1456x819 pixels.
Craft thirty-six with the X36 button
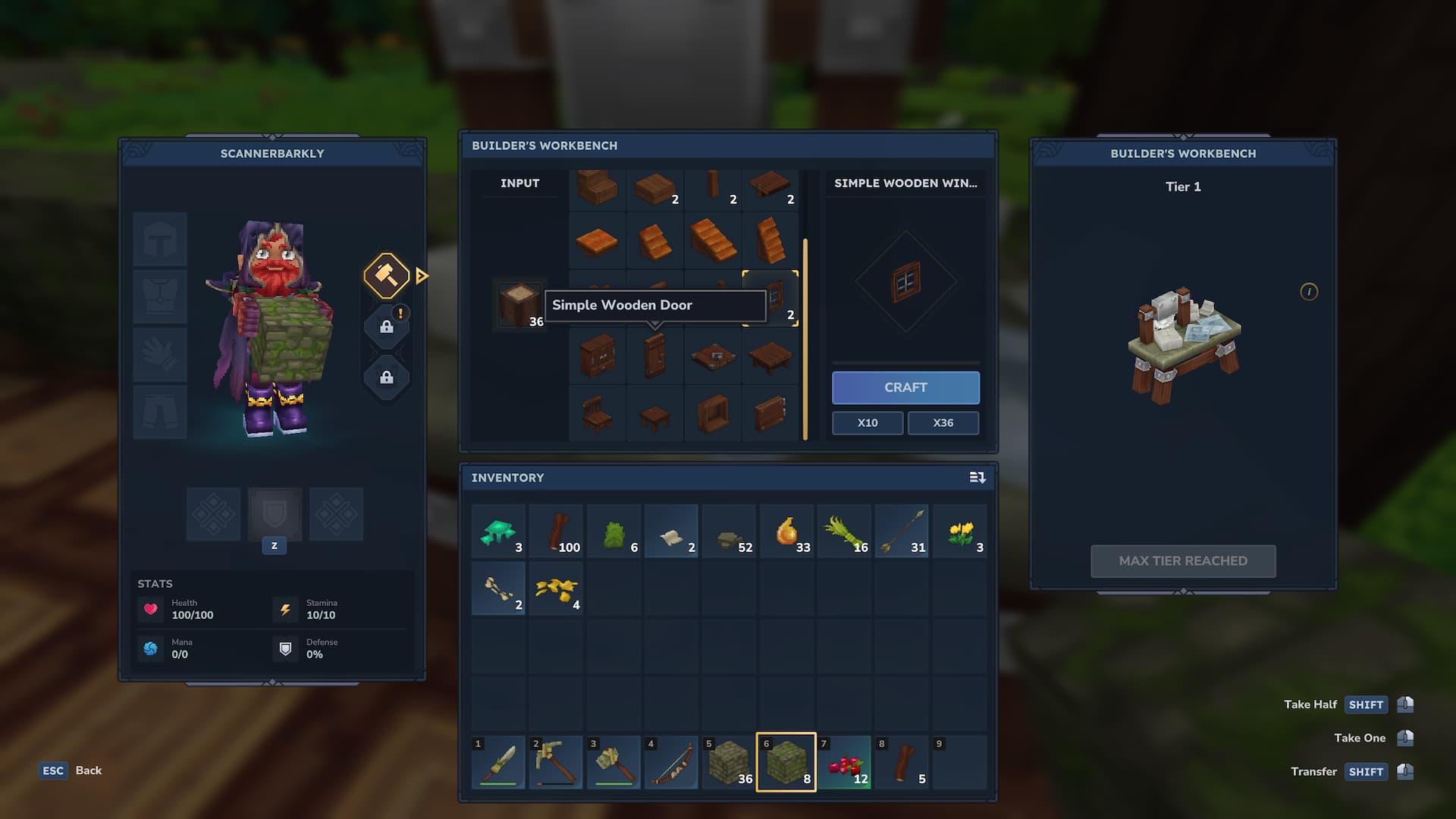click(x=943, y=423)
